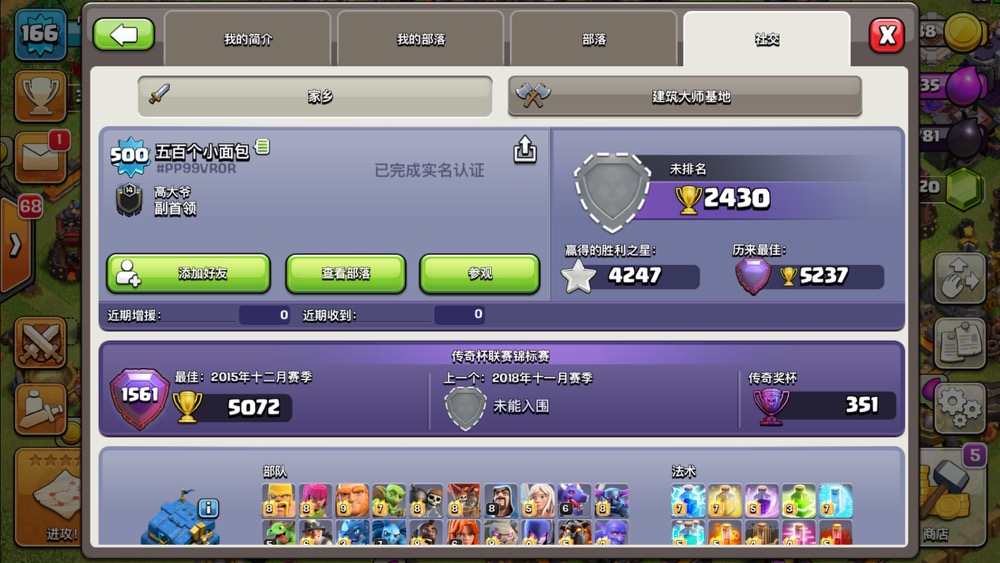
Task: Open the trophy rankings icon
Action: point(40,95)
